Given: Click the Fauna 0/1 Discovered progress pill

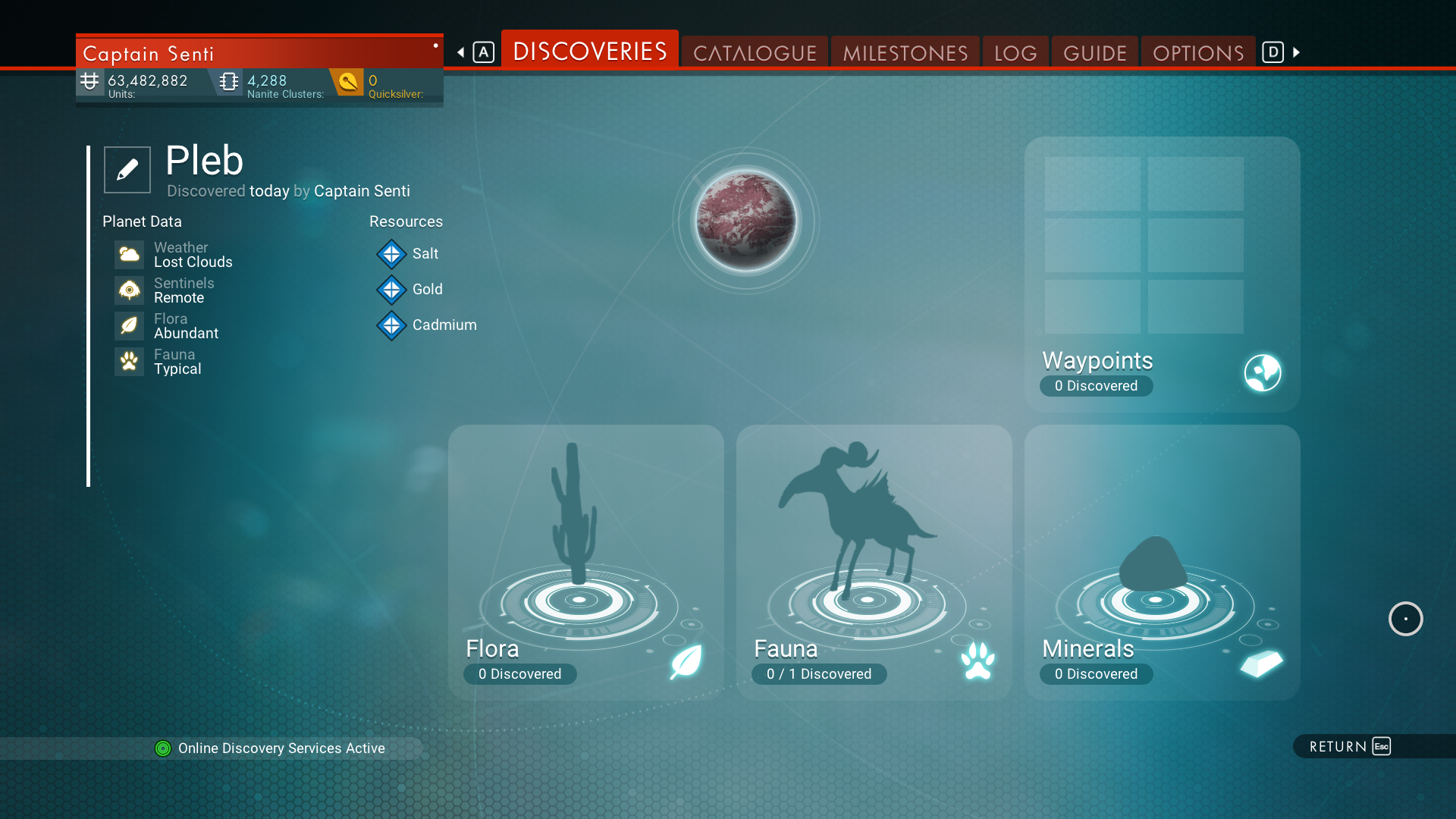Looking at the screenshot, I should [x=819, y=674].
